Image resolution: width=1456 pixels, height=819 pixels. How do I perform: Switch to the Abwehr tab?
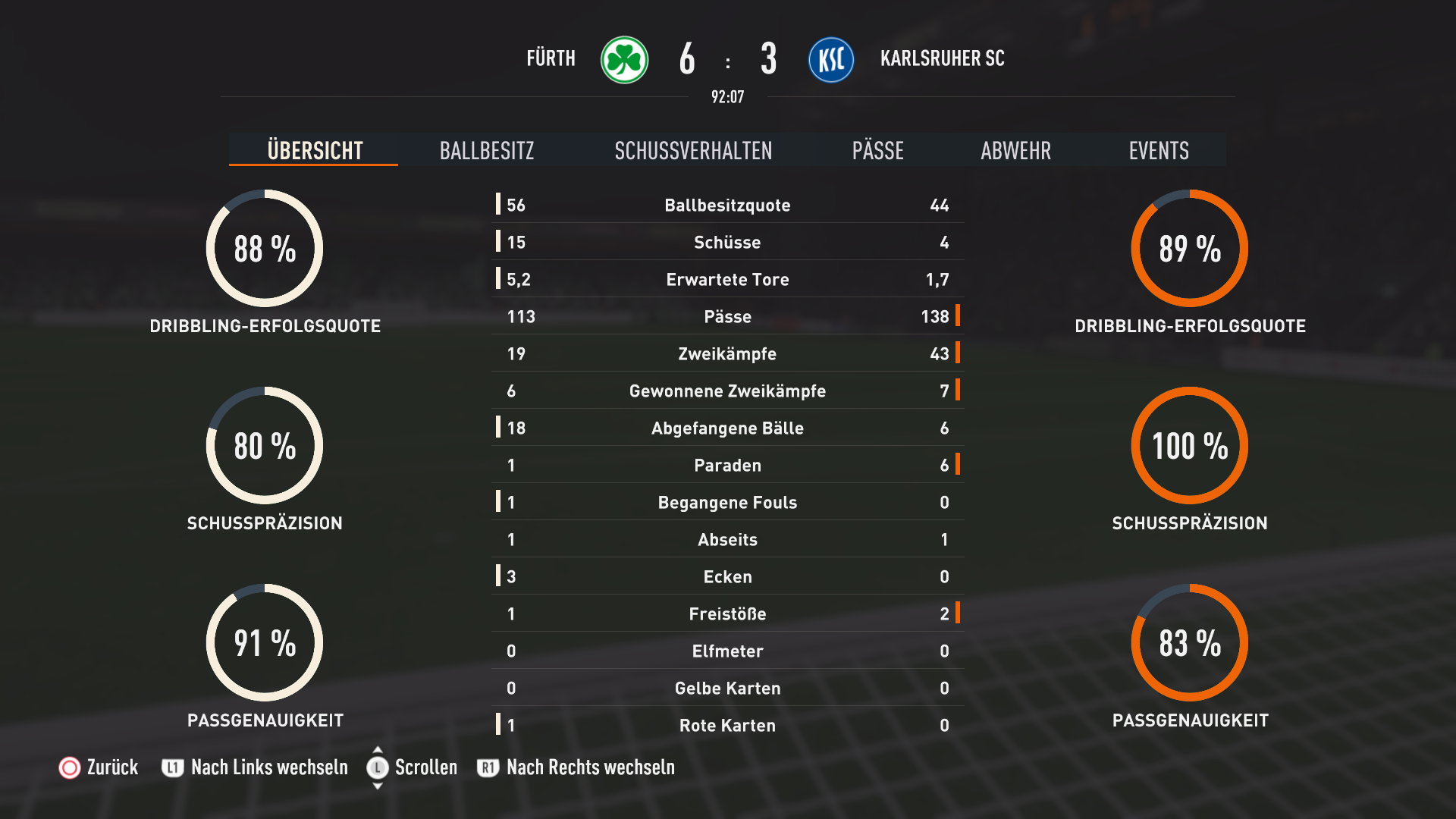pyautogui.click(x=1015, y=150)
